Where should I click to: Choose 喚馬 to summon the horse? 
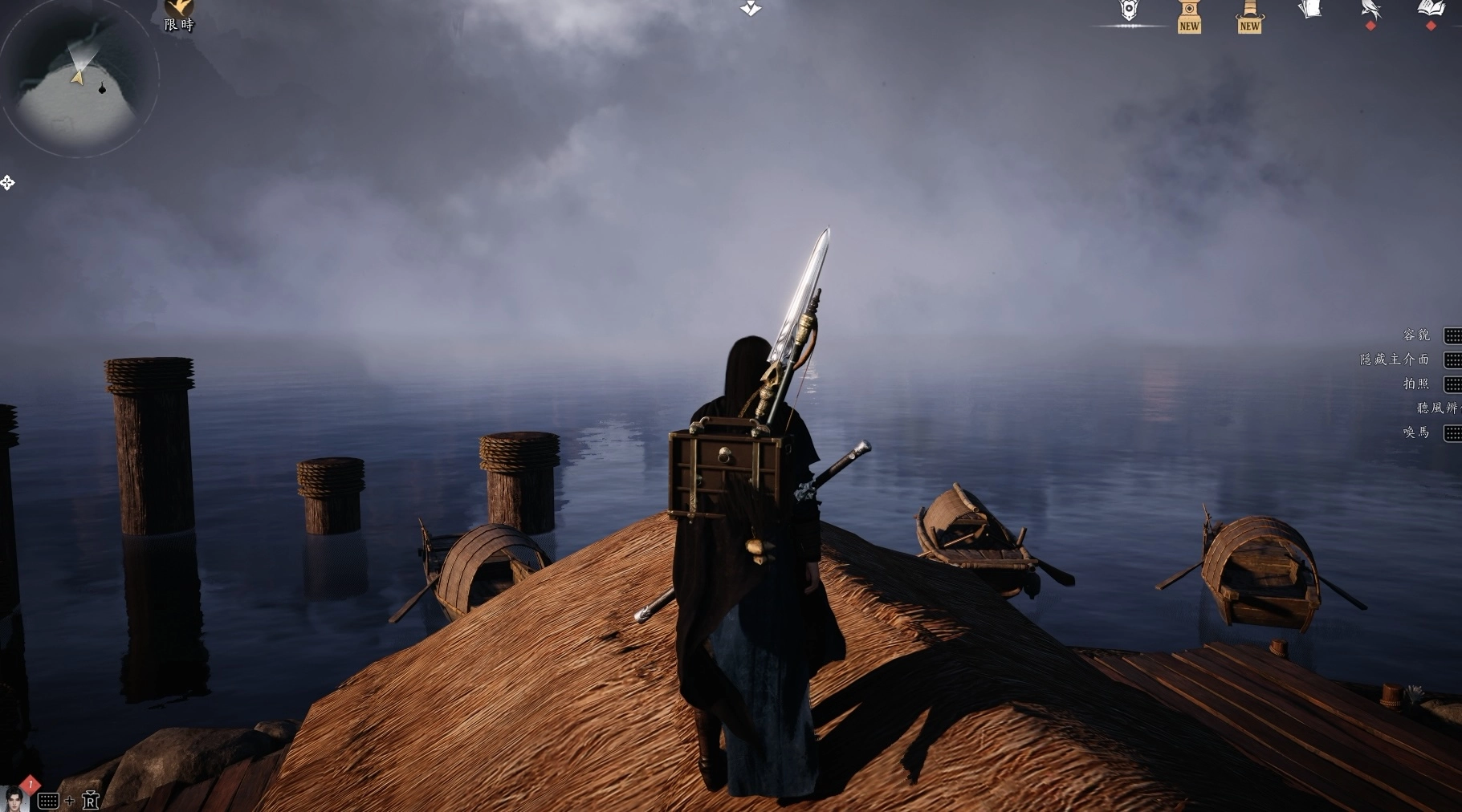tap(1417, 432)
